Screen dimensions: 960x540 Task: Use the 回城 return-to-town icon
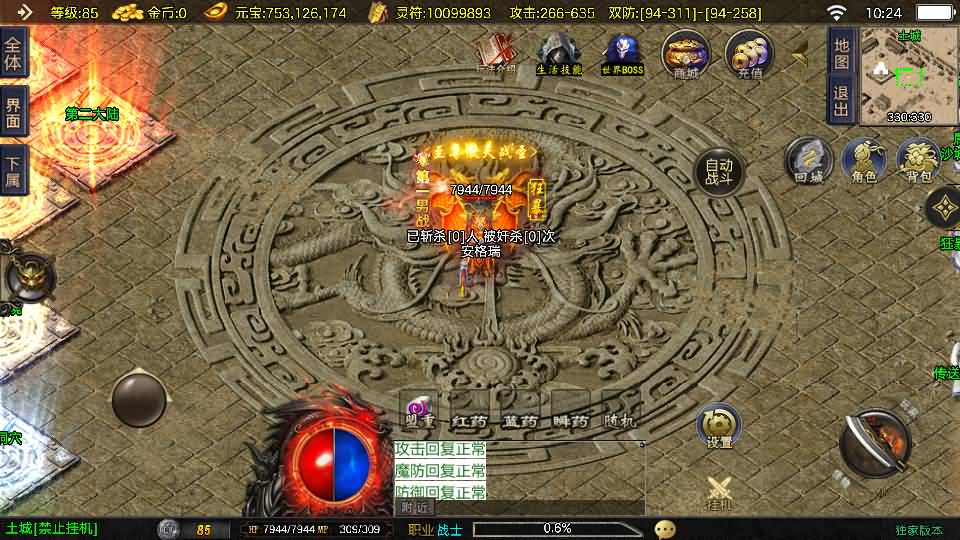click(808, 162)
